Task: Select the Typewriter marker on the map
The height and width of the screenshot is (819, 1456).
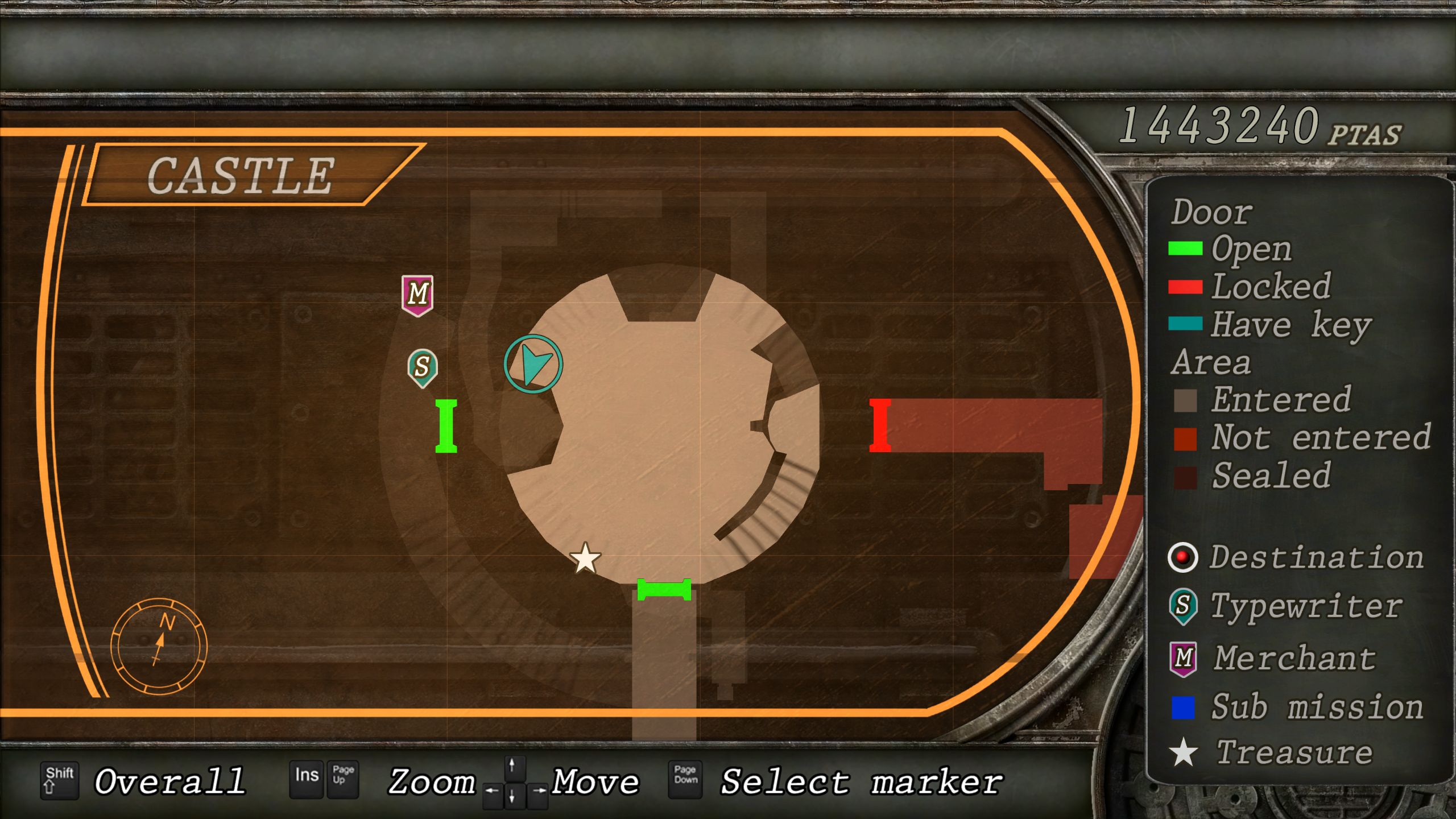Action: pos(422,367)
